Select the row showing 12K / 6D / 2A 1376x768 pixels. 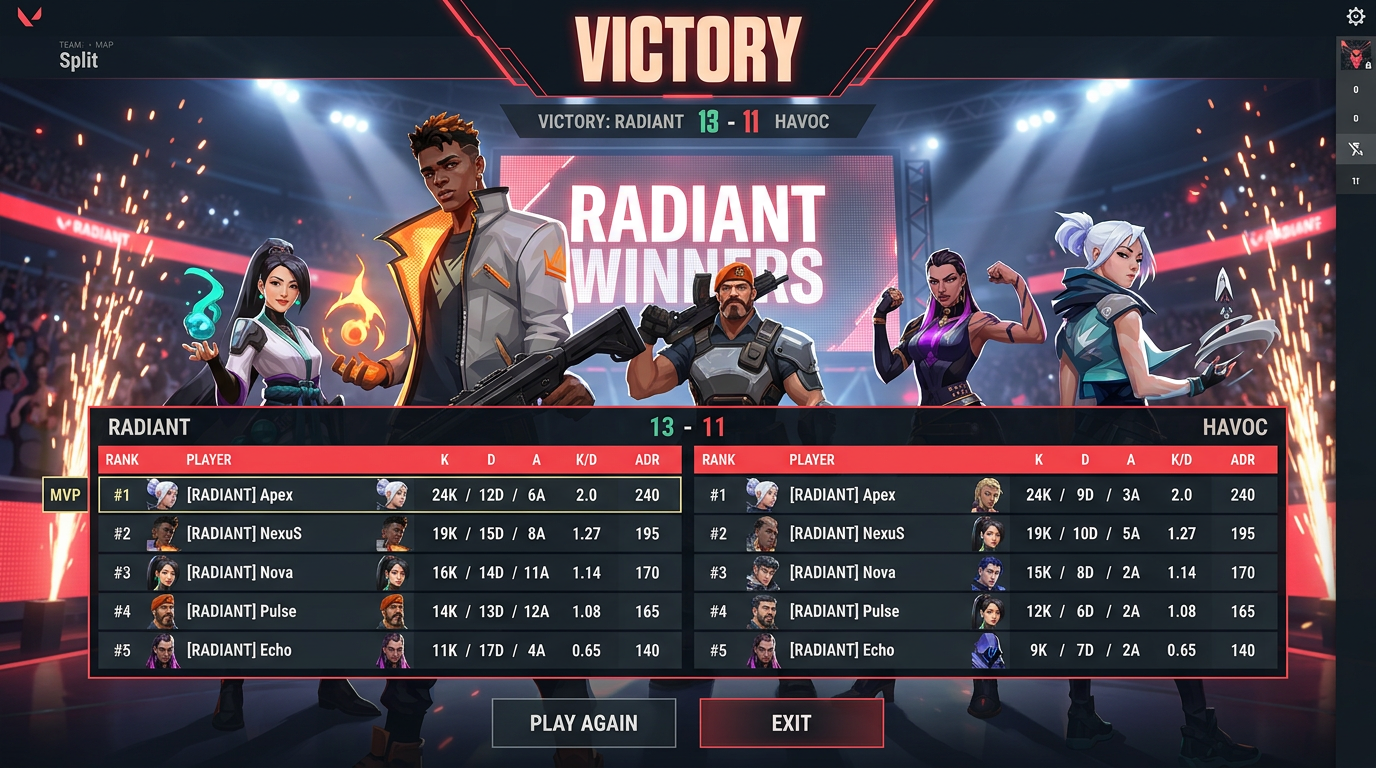[986, 611]
